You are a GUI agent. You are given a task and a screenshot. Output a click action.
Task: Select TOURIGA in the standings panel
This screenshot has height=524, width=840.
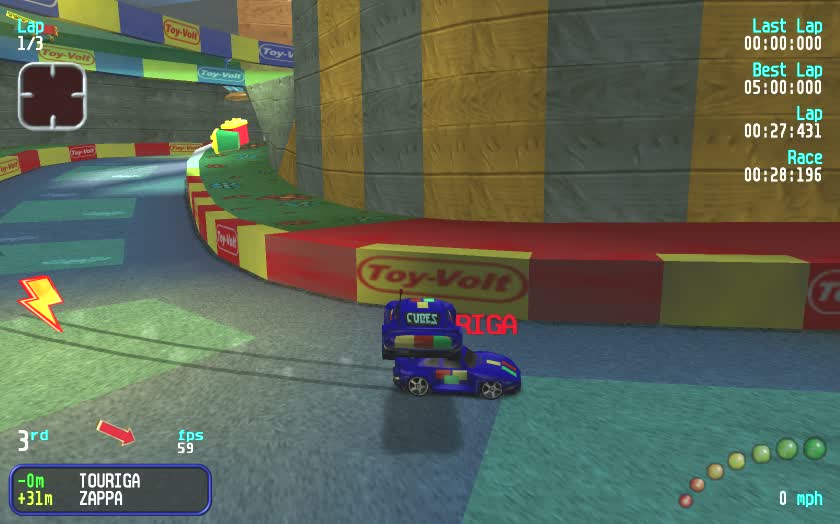(x=110, y=481)
